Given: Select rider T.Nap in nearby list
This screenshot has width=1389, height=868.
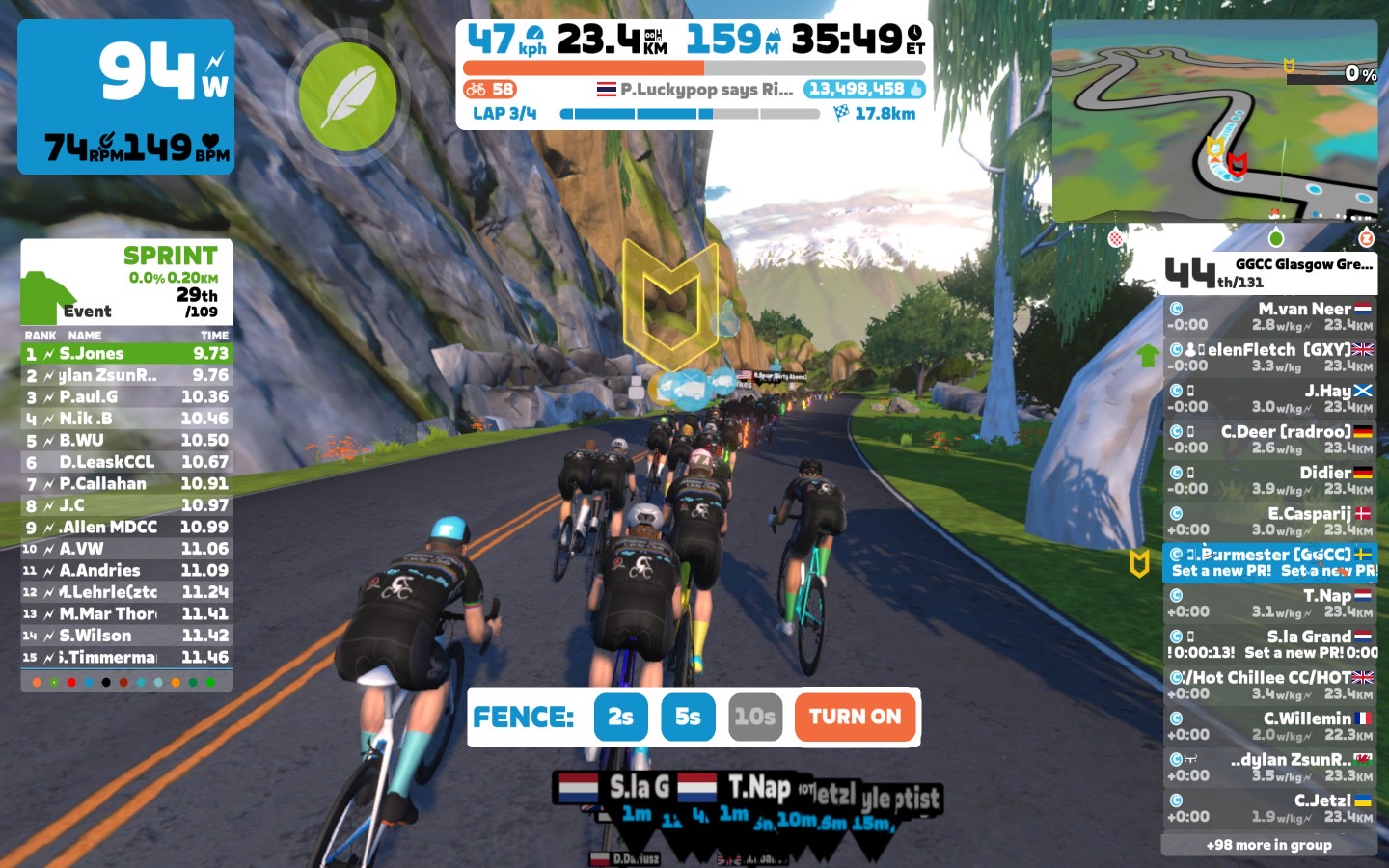Looking at the screenshot, I should (x=1269, y=604).
